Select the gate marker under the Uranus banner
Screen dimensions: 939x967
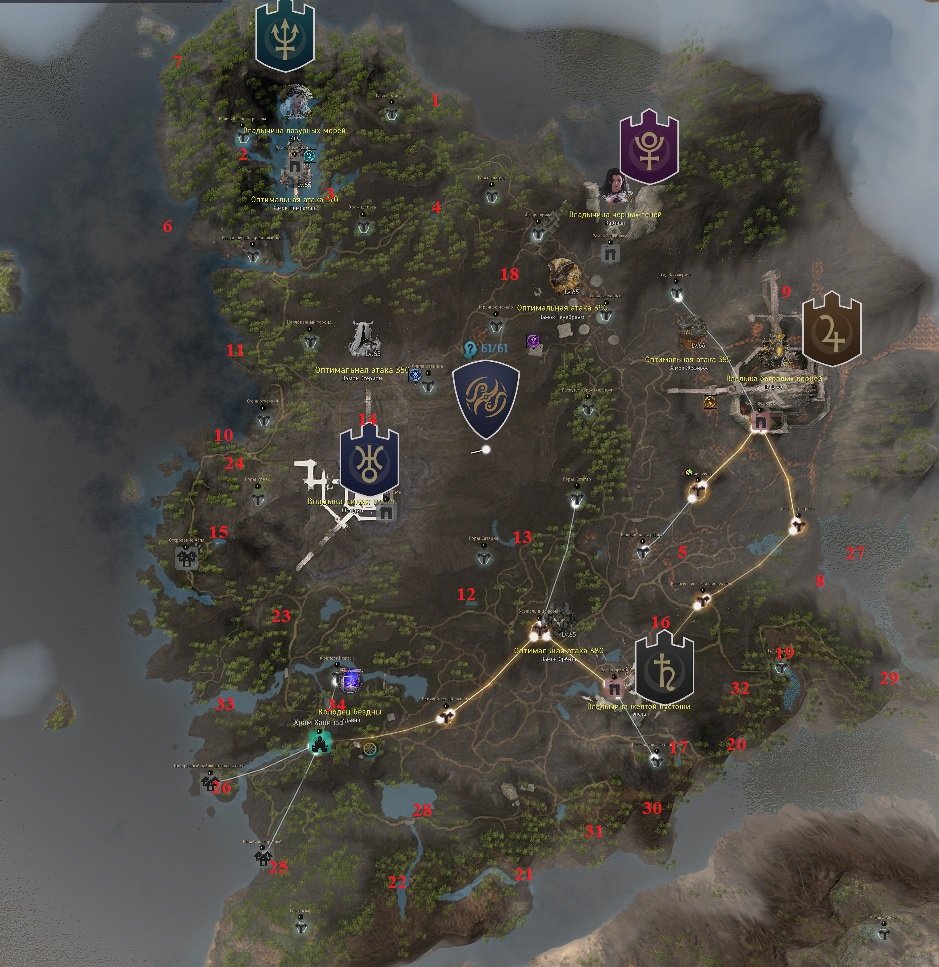tap(386, 513)
